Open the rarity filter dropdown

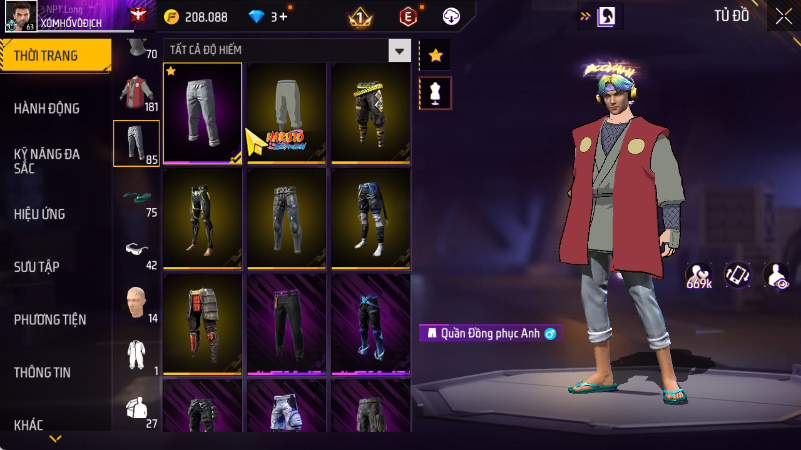click(x=400, y=50)
